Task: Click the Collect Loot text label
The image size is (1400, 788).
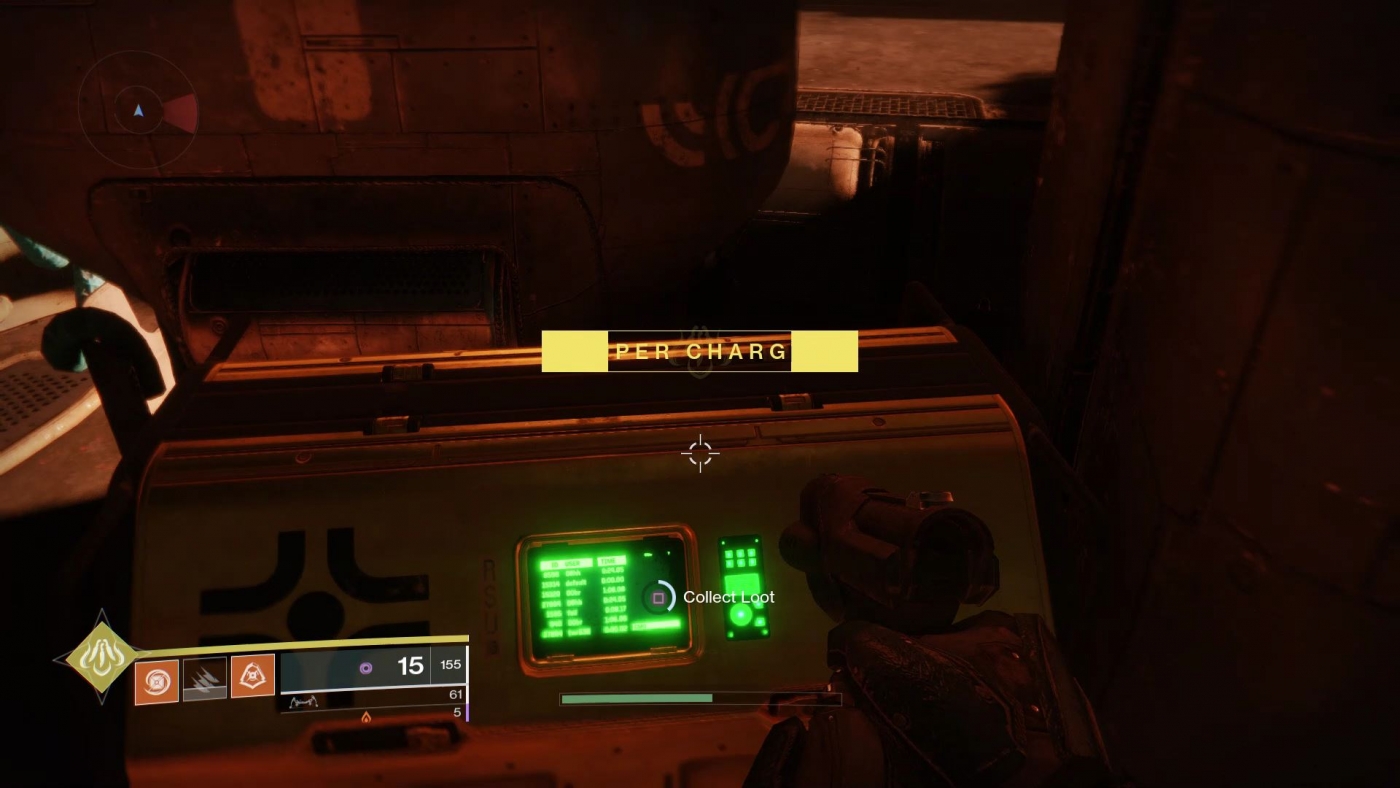Action: [x=727, y=597]
